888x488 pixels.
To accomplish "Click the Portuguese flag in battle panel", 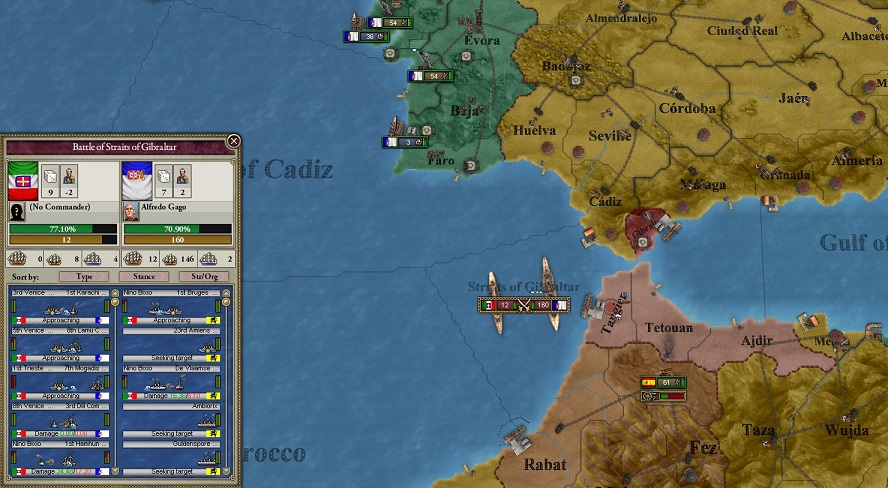I will click(x=136, y=179).
